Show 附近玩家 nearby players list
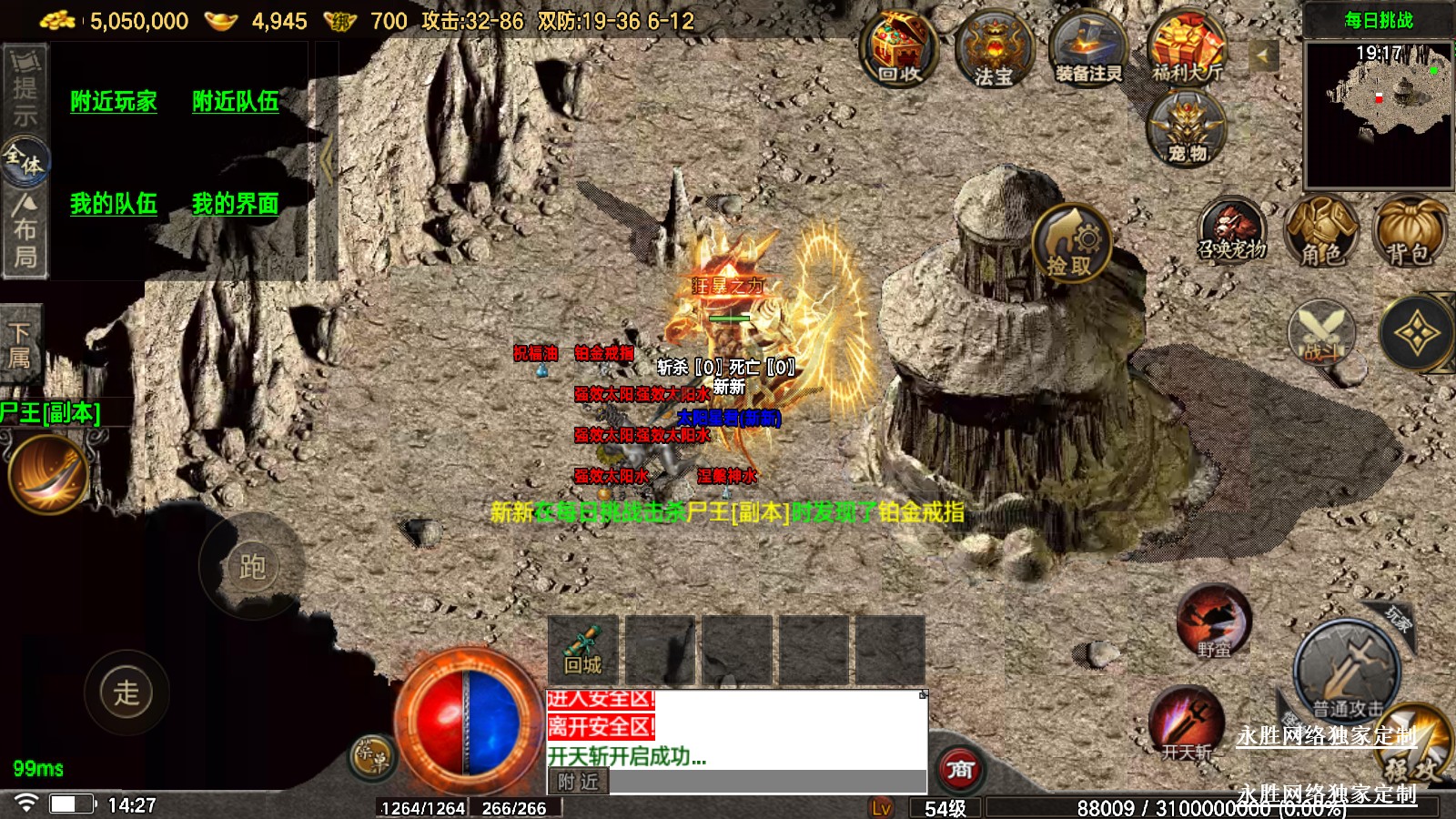 pyautogui.click(x=114, y=101)
